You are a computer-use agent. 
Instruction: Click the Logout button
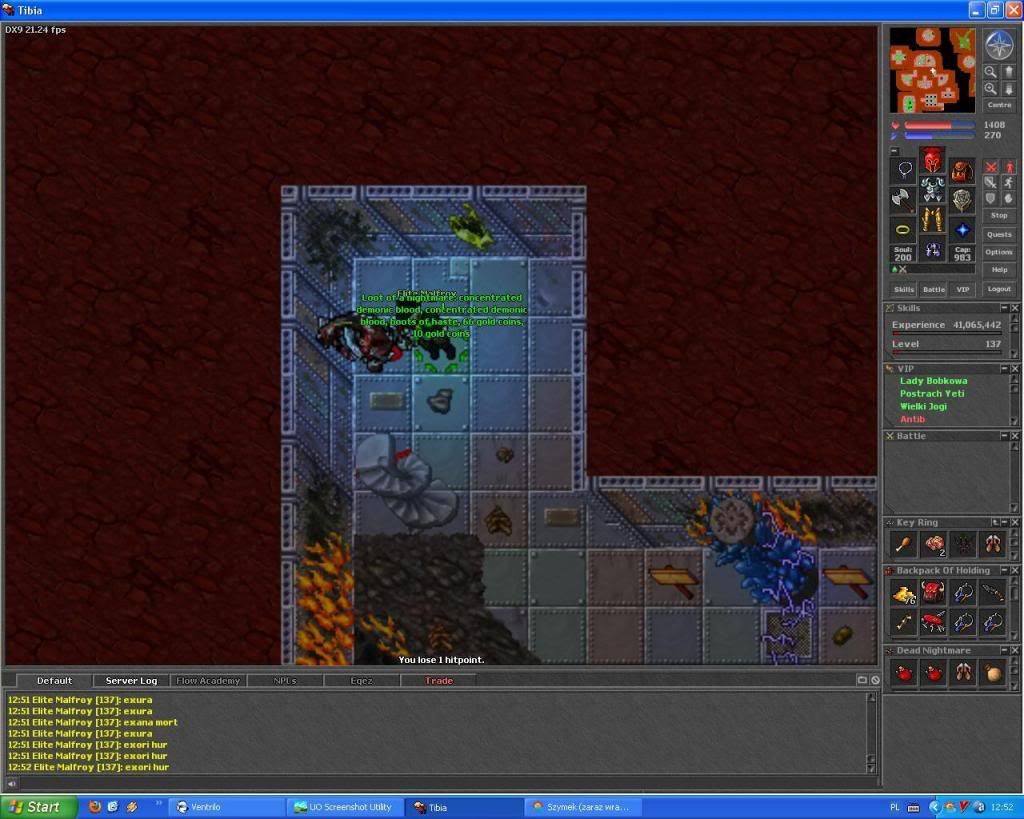pos(999,289)
